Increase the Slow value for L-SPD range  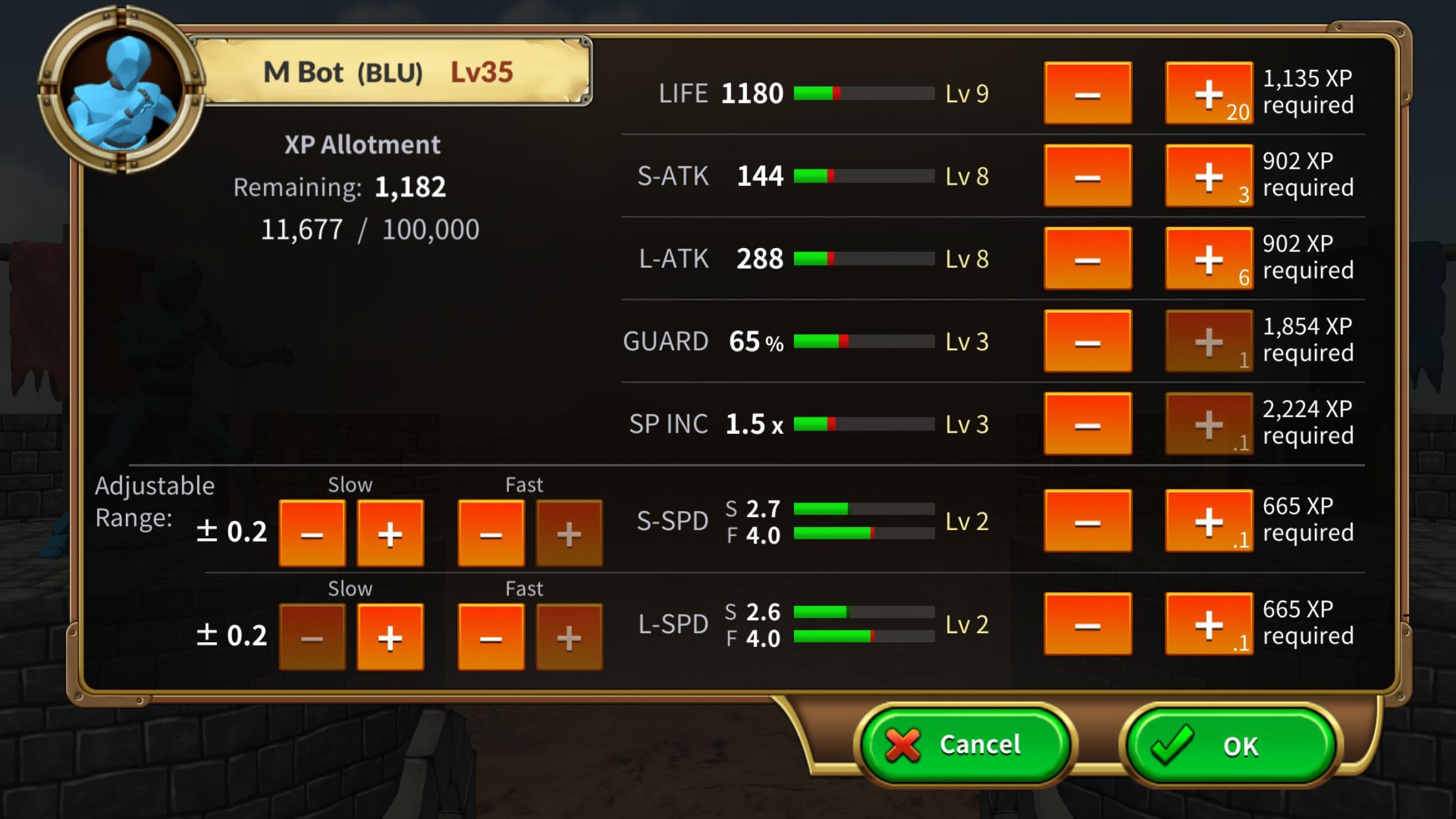click(x=389, y=638)
